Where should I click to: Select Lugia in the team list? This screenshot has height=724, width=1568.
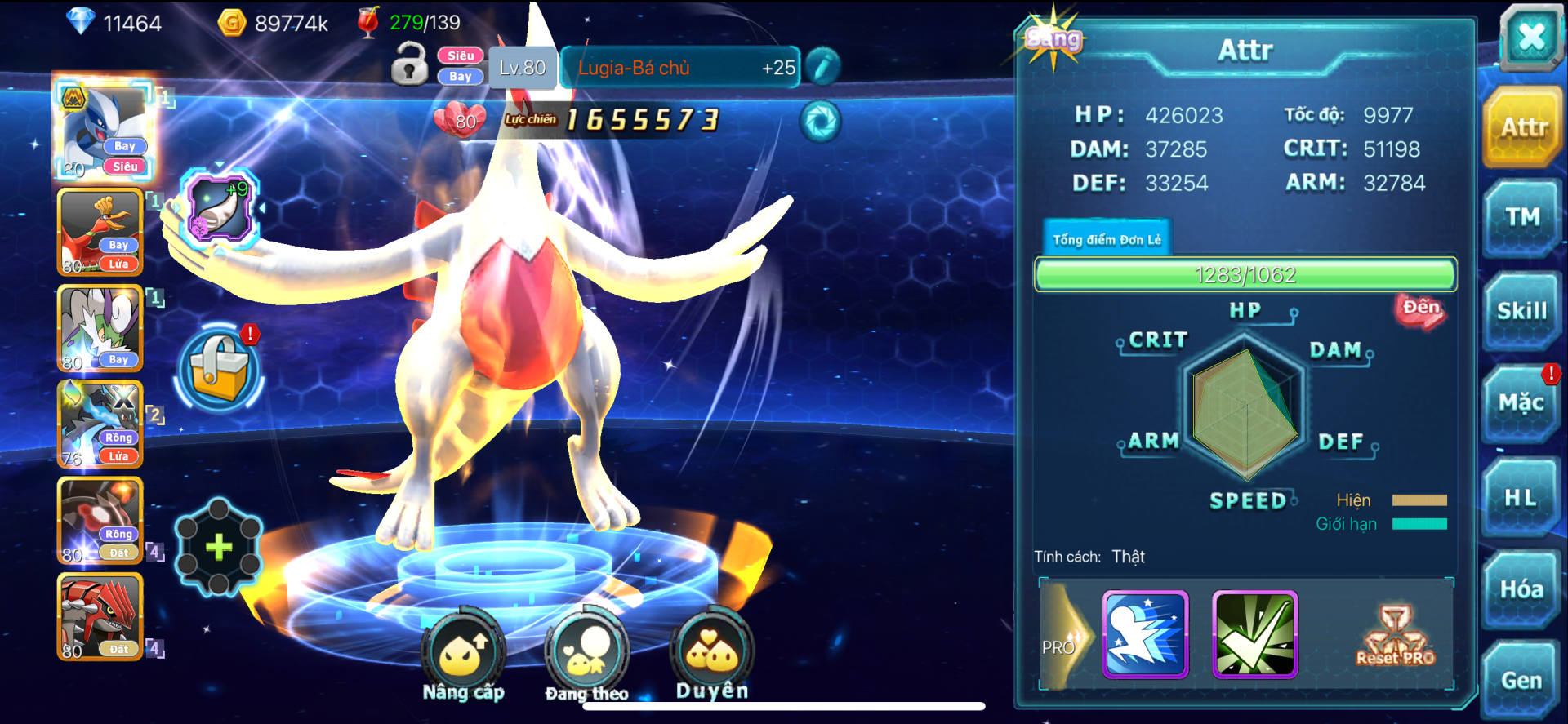pos(102,129)
